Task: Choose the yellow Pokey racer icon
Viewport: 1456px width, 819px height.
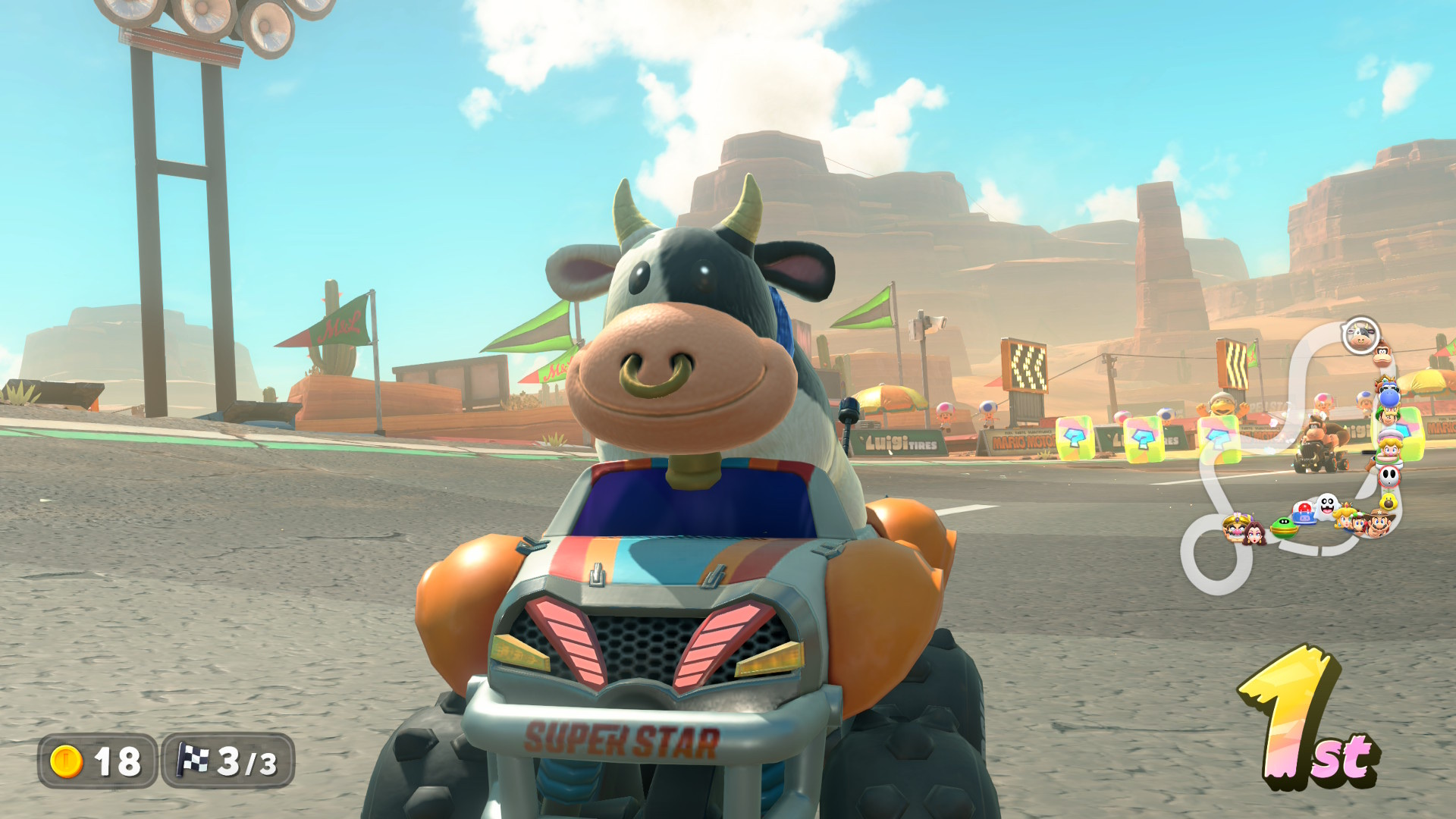Action: point(1389,501)
